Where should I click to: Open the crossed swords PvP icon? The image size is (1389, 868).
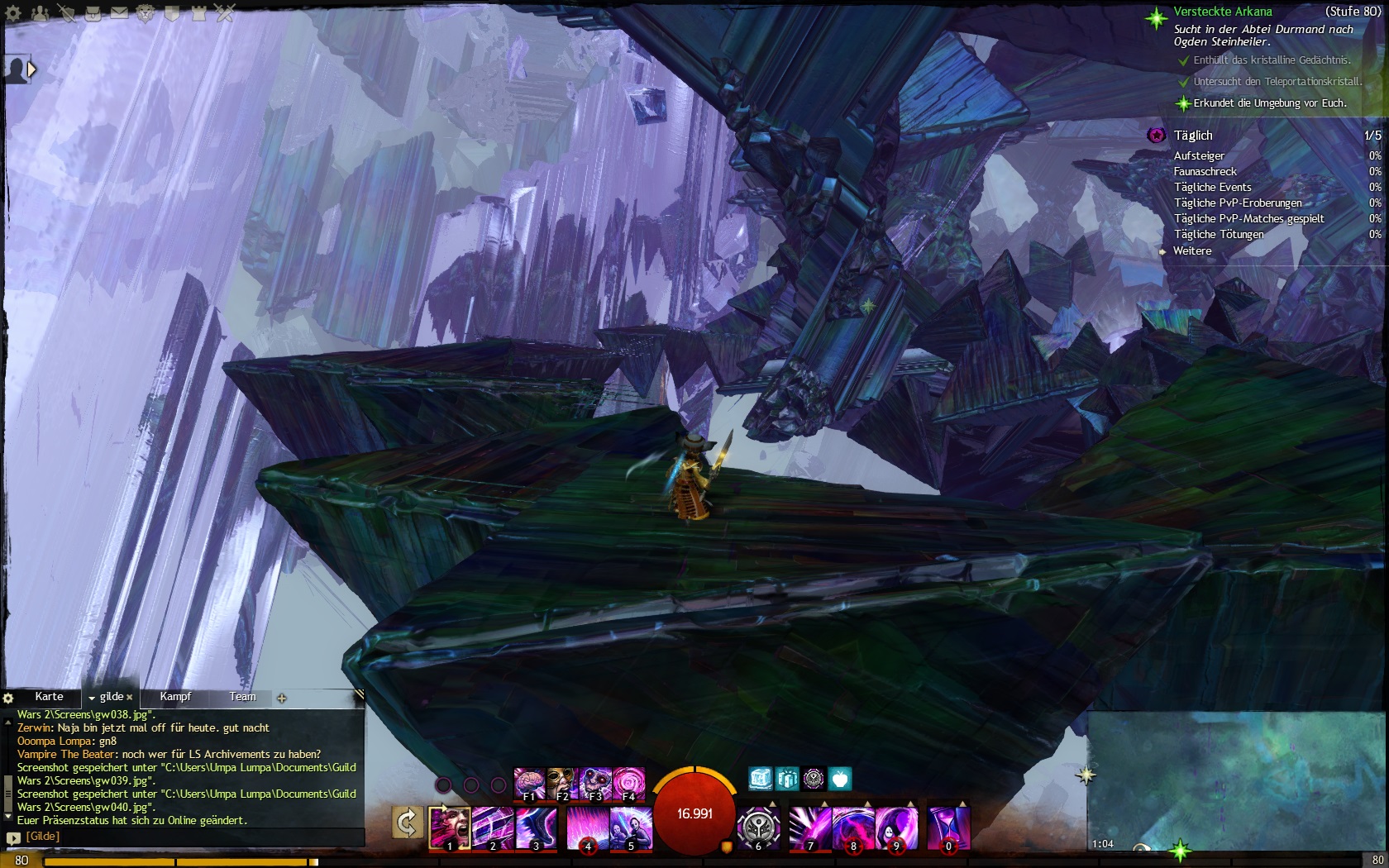225,13
